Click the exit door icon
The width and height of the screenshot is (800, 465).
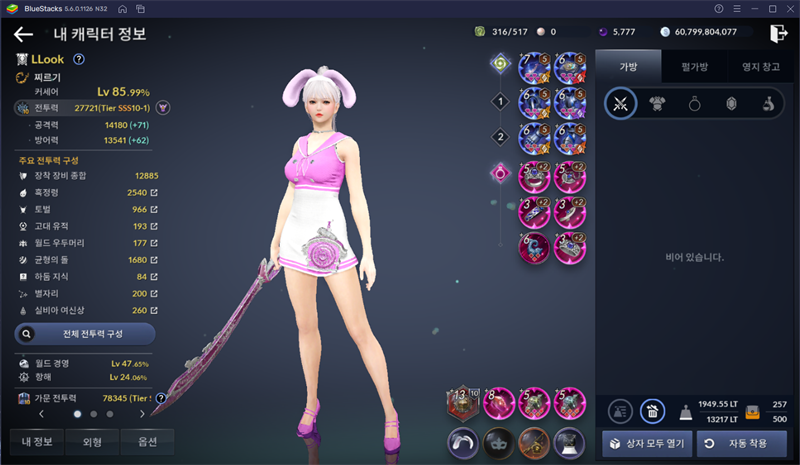tap(779, 32)
